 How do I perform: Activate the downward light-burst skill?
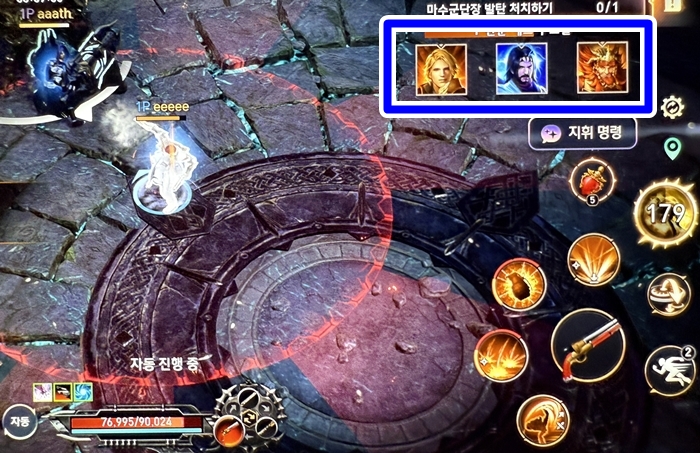593,259
